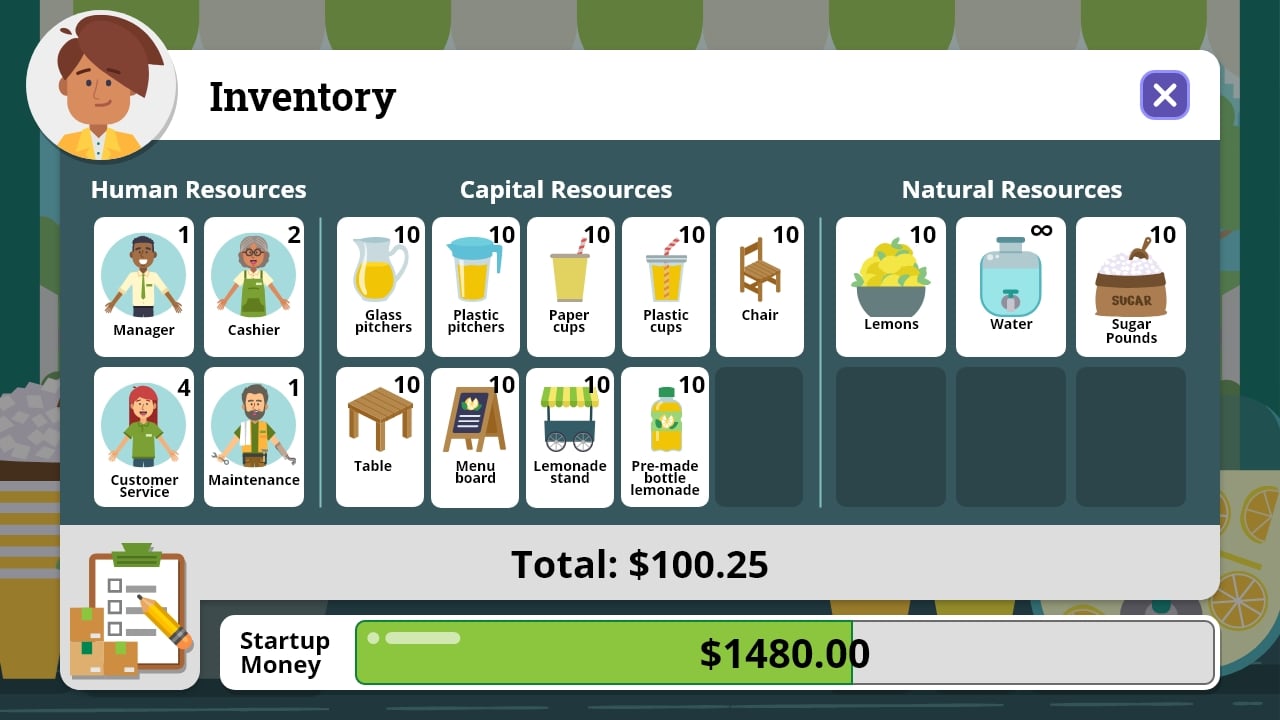The image size is (1280, 720).
Task: Click the Pre-made bottle lemonade item
Action: [x=665, y=437]
